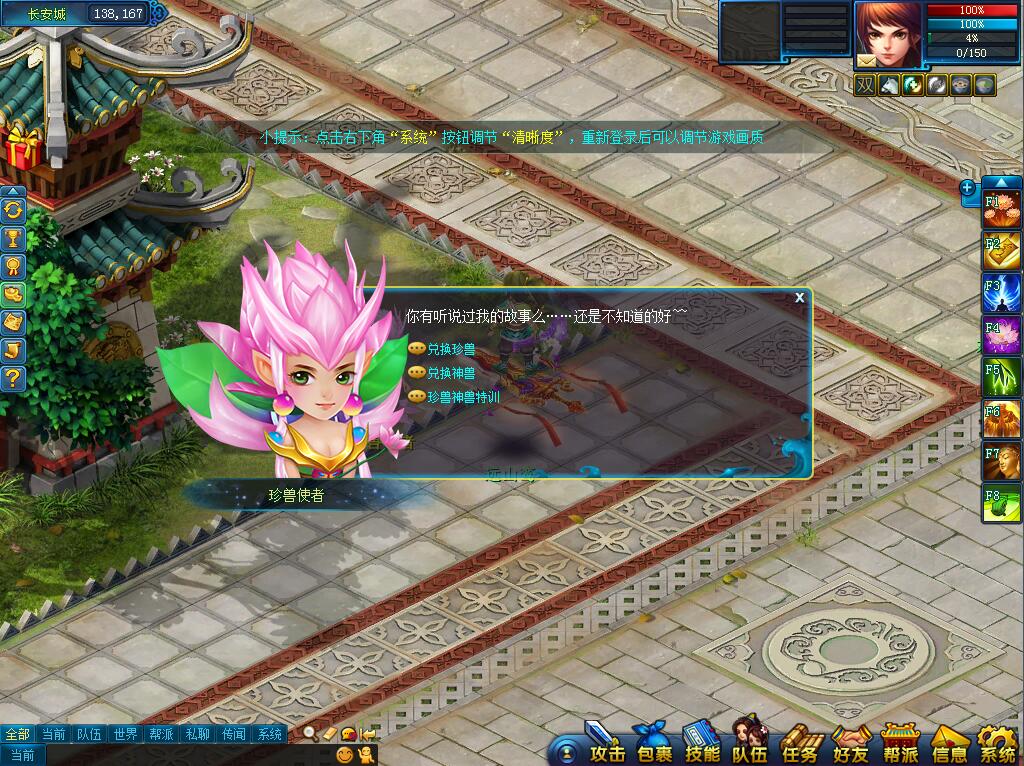Screen dimensions: 1024x766
Task: Switch chat to the 私聊 whisper tab
Action: pos(197,734)
